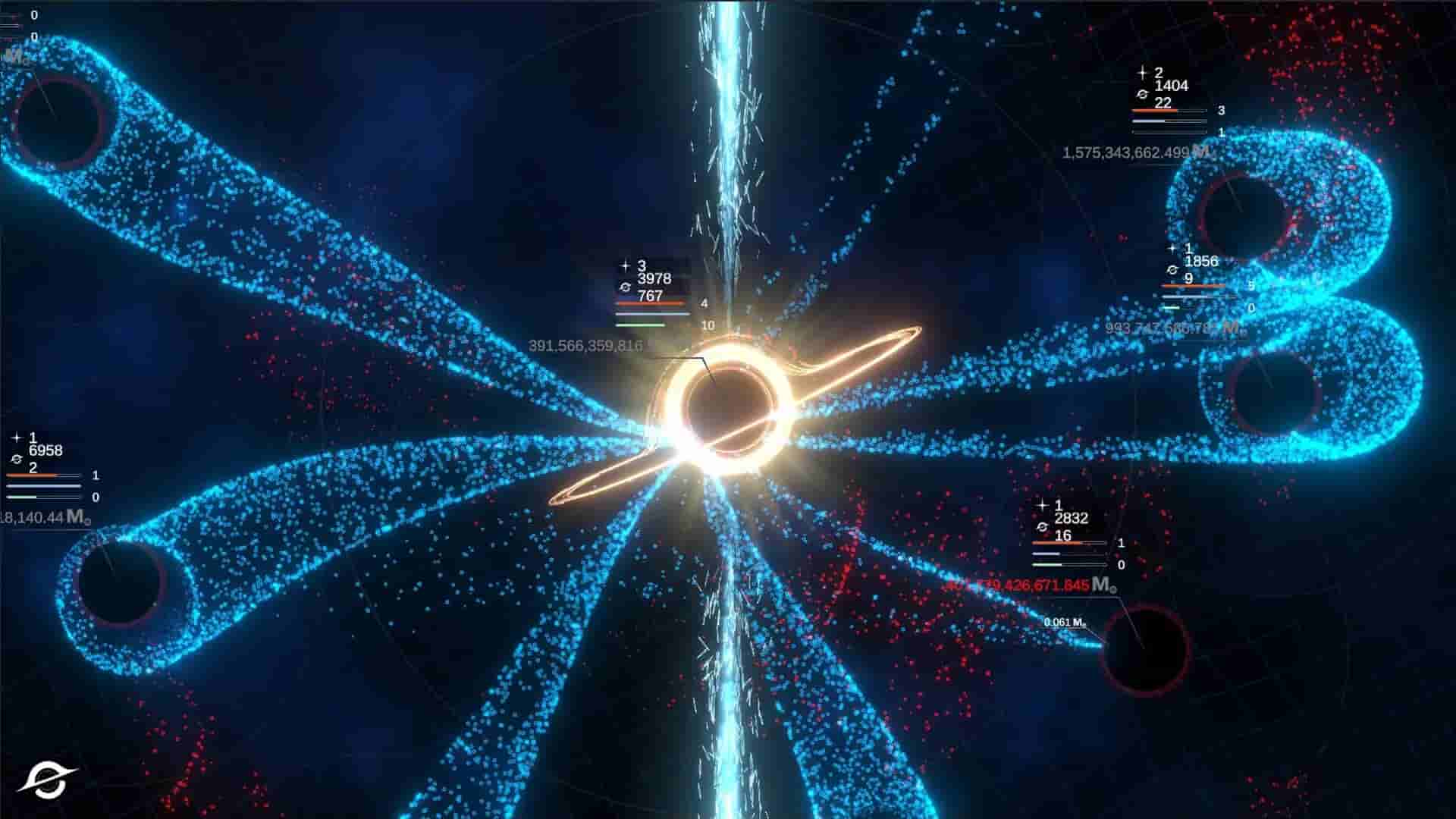
Task: Click the planet logo in the bottom-left corner
Action: tap(45, 778)
